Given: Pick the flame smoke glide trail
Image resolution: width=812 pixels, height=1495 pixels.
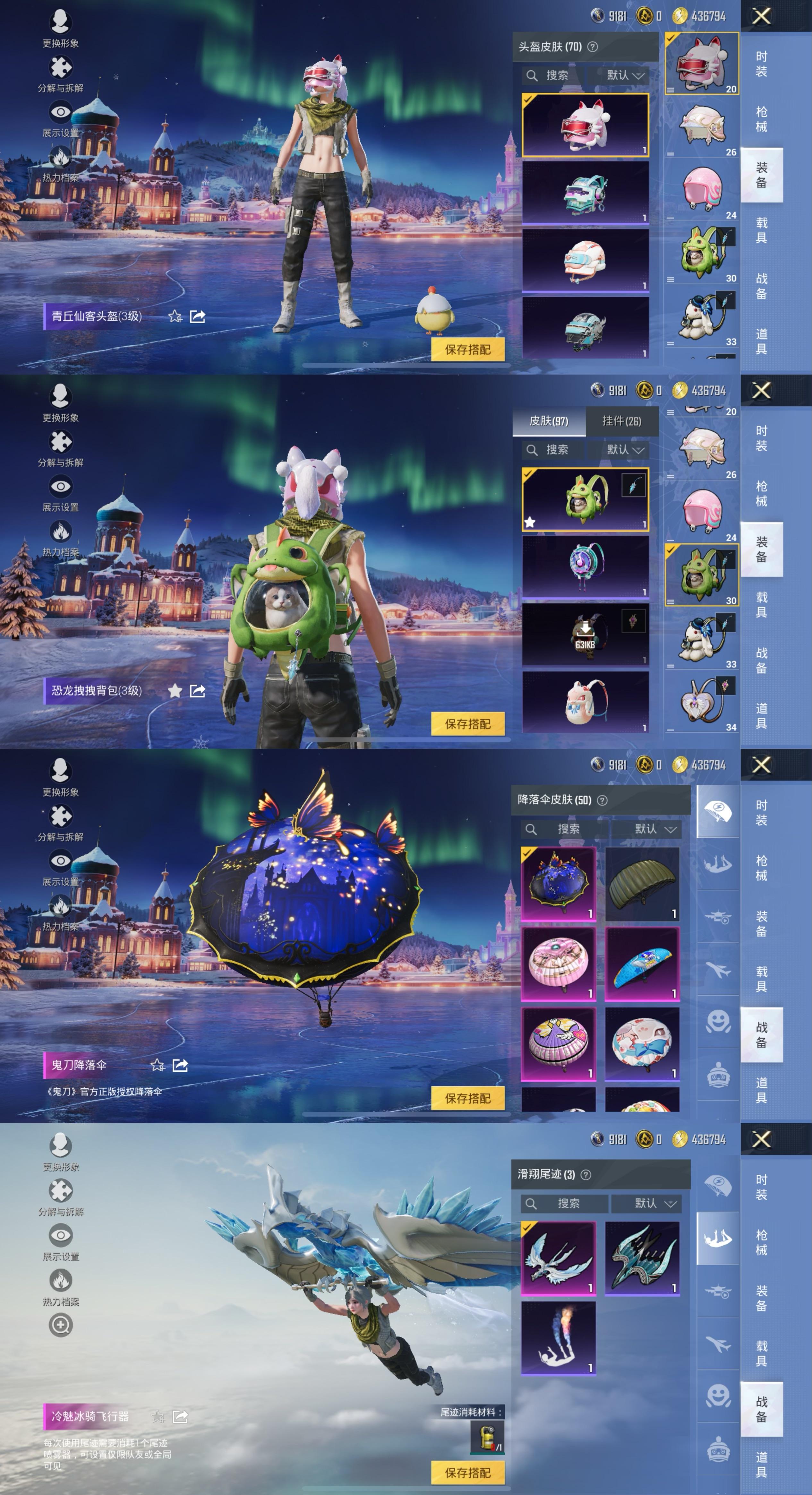Looking at the screenshot, I should 559,1338.
